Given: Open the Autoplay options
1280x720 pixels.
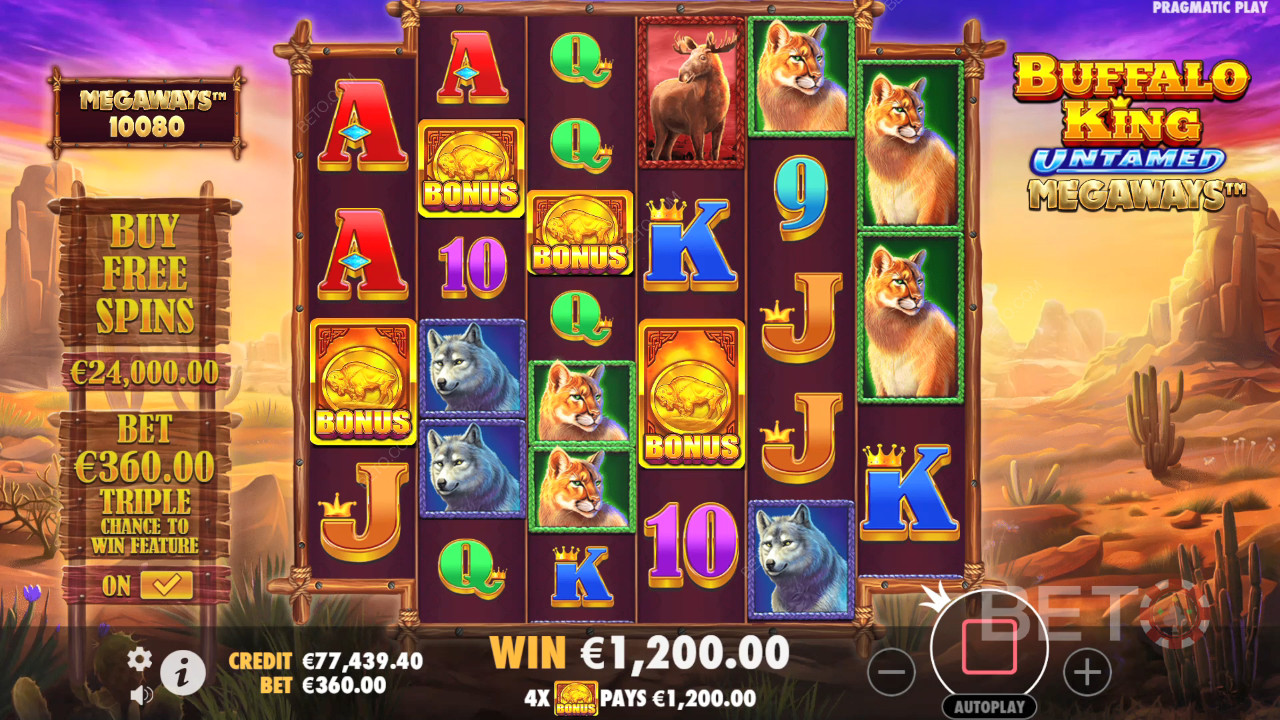Looking at the screenshot, I should coord(989,706).
